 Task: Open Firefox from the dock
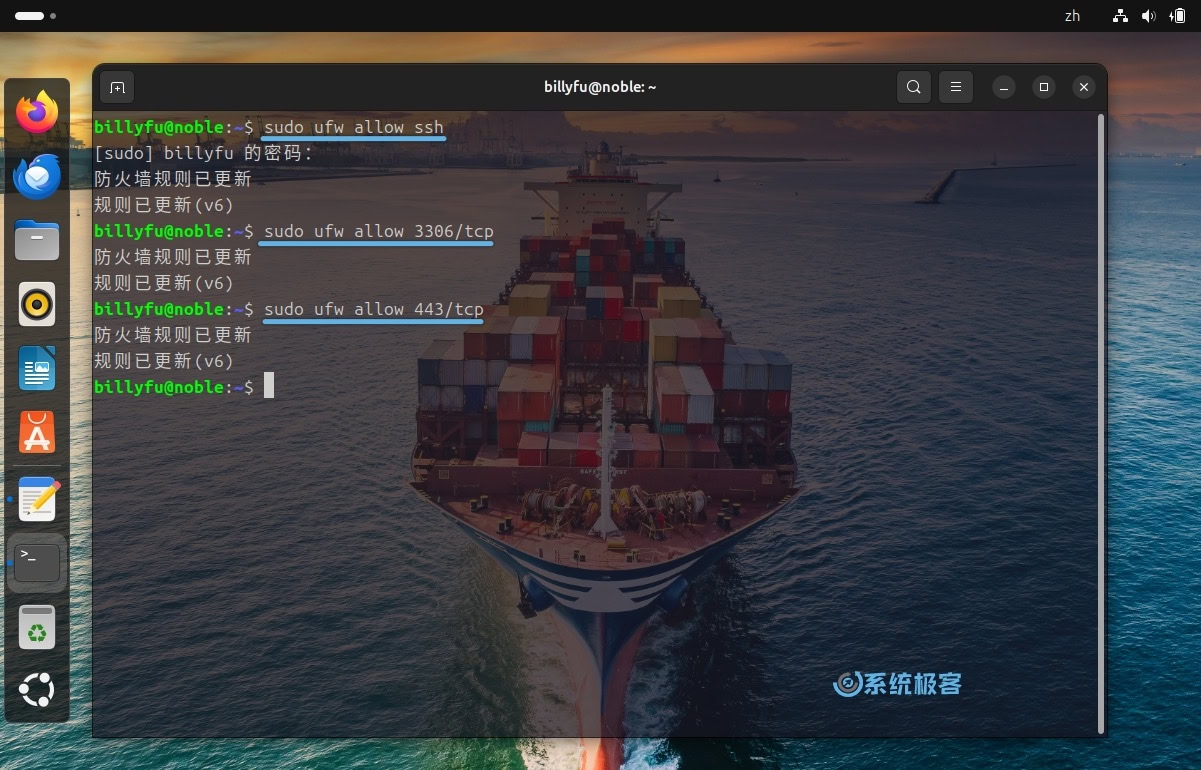coord(37,112)
